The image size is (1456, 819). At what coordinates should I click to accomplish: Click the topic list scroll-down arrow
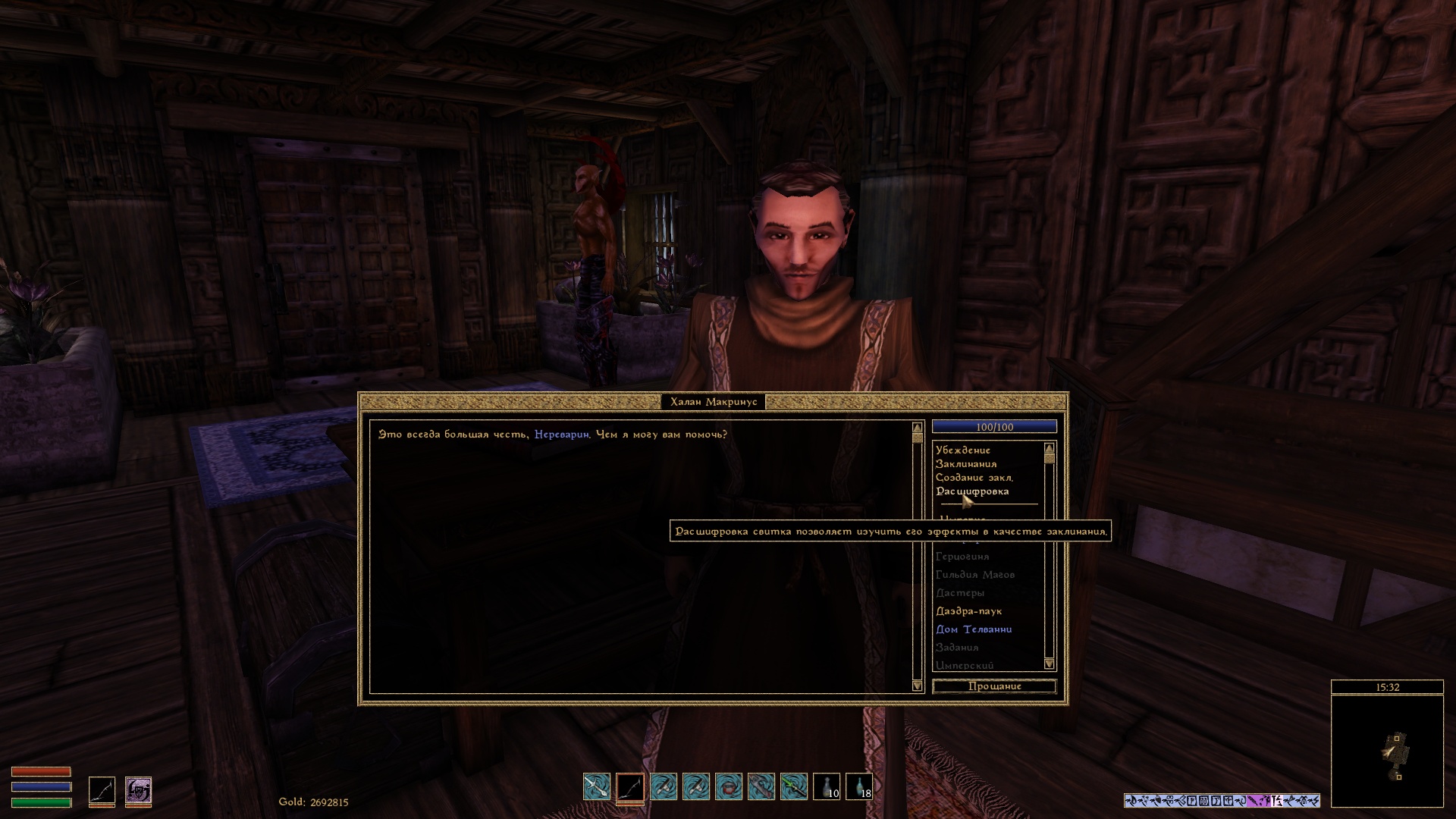tap(1050, 664)
